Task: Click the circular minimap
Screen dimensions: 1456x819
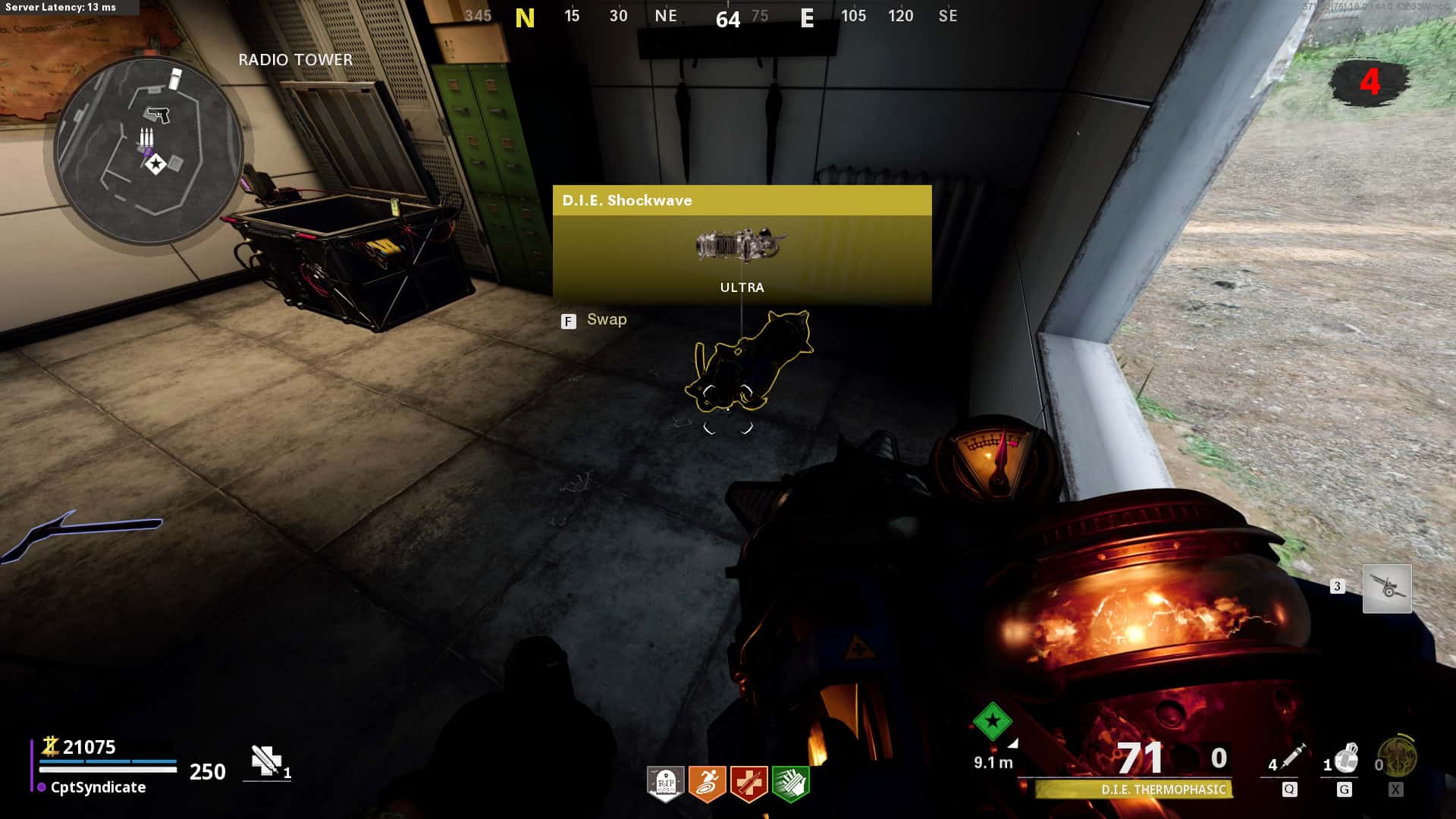Action: point(149,150)
